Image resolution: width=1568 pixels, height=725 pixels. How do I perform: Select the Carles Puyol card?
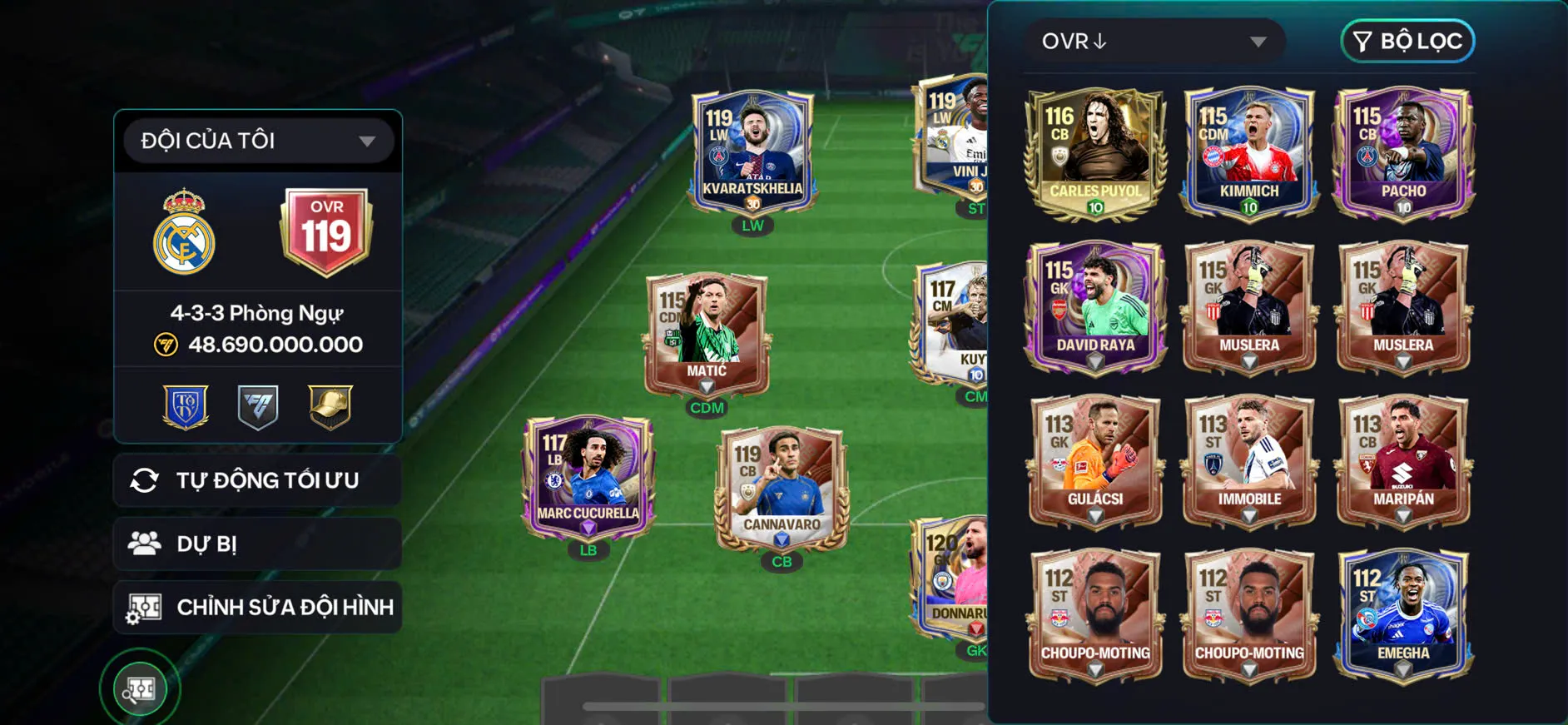tap(1095, 154)
